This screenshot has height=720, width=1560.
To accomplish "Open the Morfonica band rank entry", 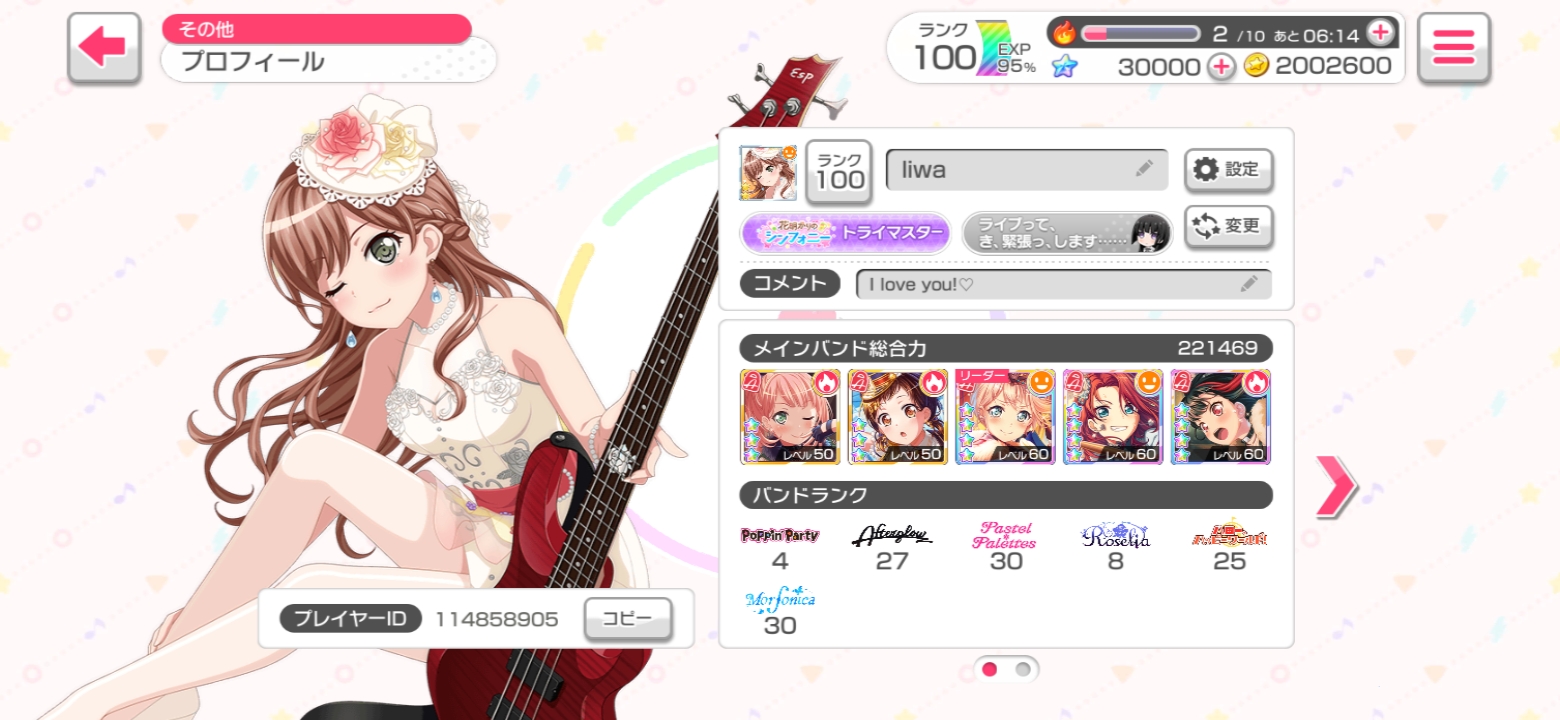I will pos(780,612).
